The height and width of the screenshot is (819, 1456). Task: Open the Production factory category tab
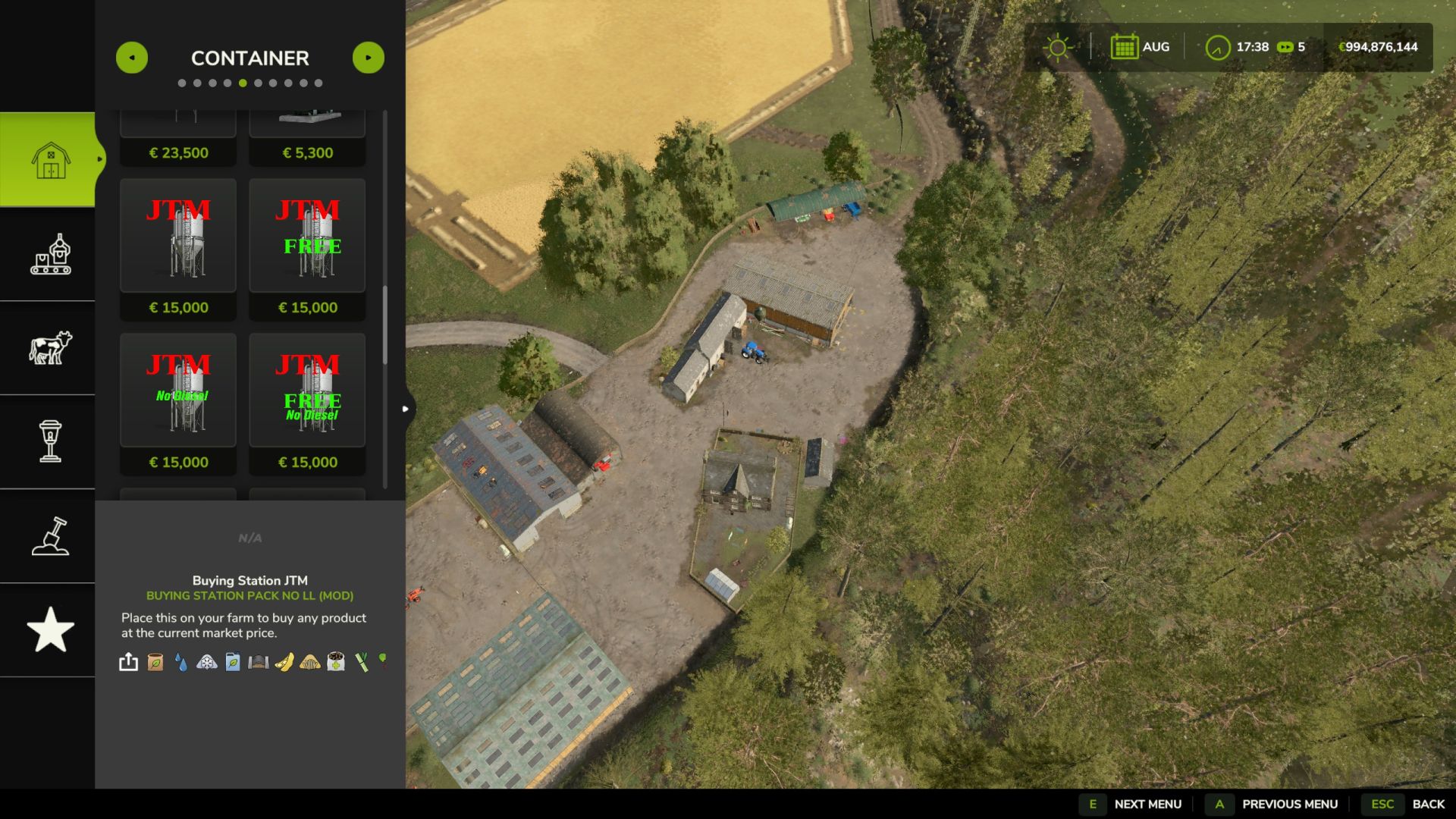[x=49, y=254]
